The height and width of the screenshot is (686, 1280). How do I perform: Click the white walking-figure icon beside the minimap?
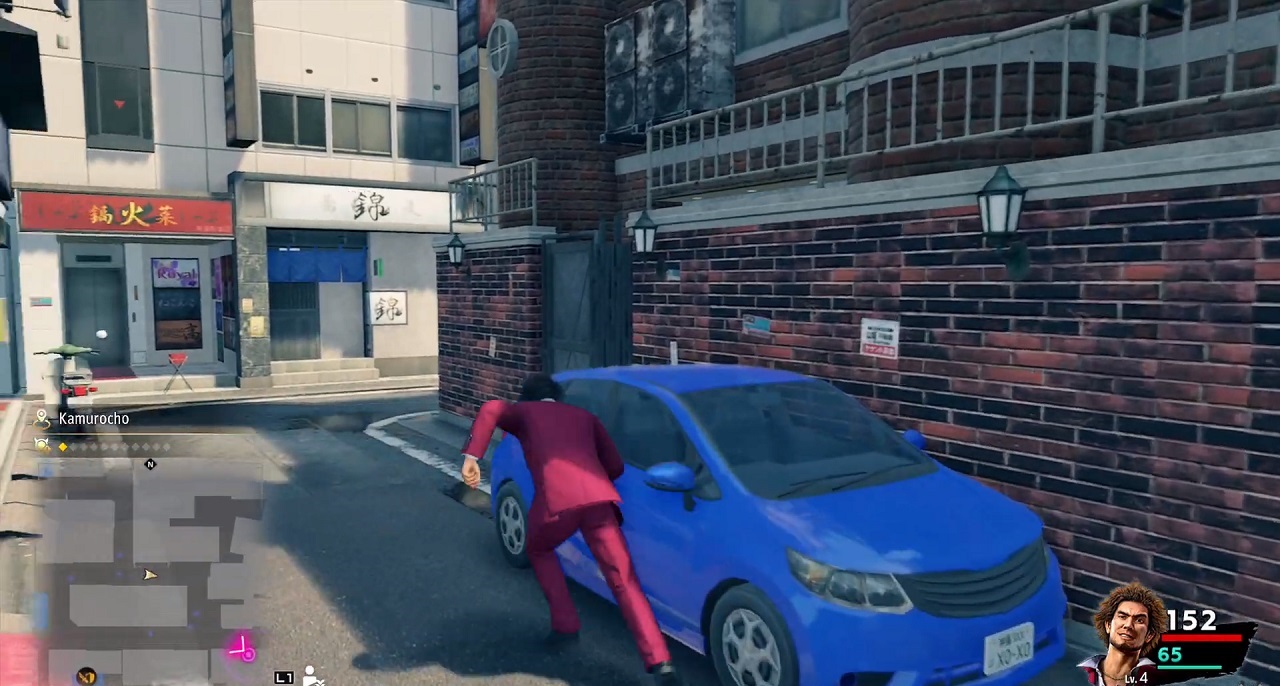pos(311,676)
